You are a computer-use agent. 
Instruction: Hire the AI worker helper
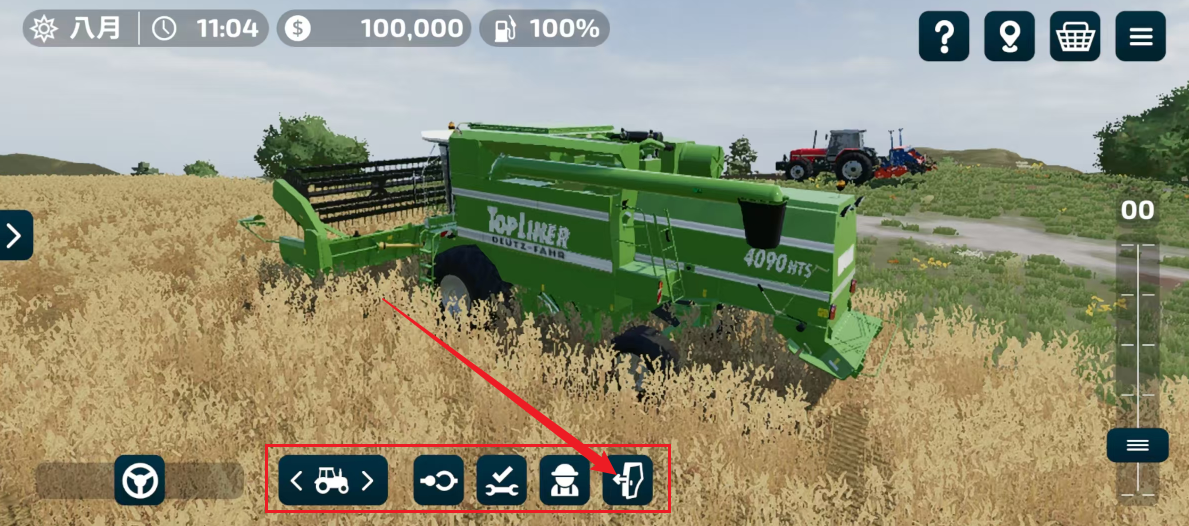pyautogui.click(x=564, y=481)
